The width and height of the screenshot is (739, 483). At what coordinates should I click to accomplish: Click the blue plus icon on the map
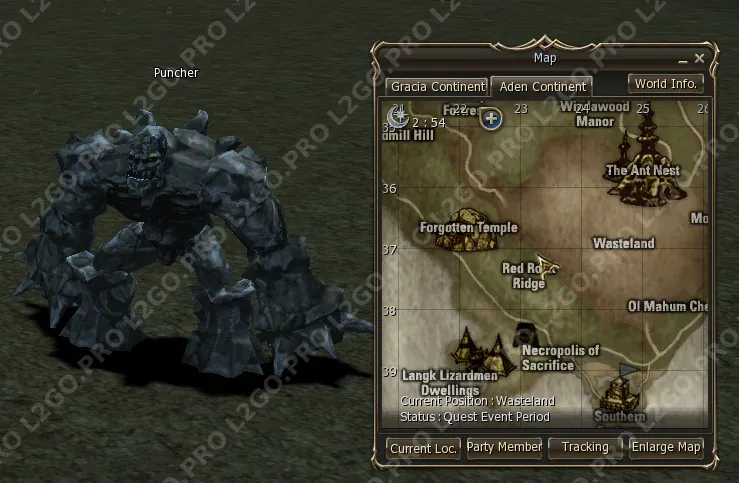[491, 119]
